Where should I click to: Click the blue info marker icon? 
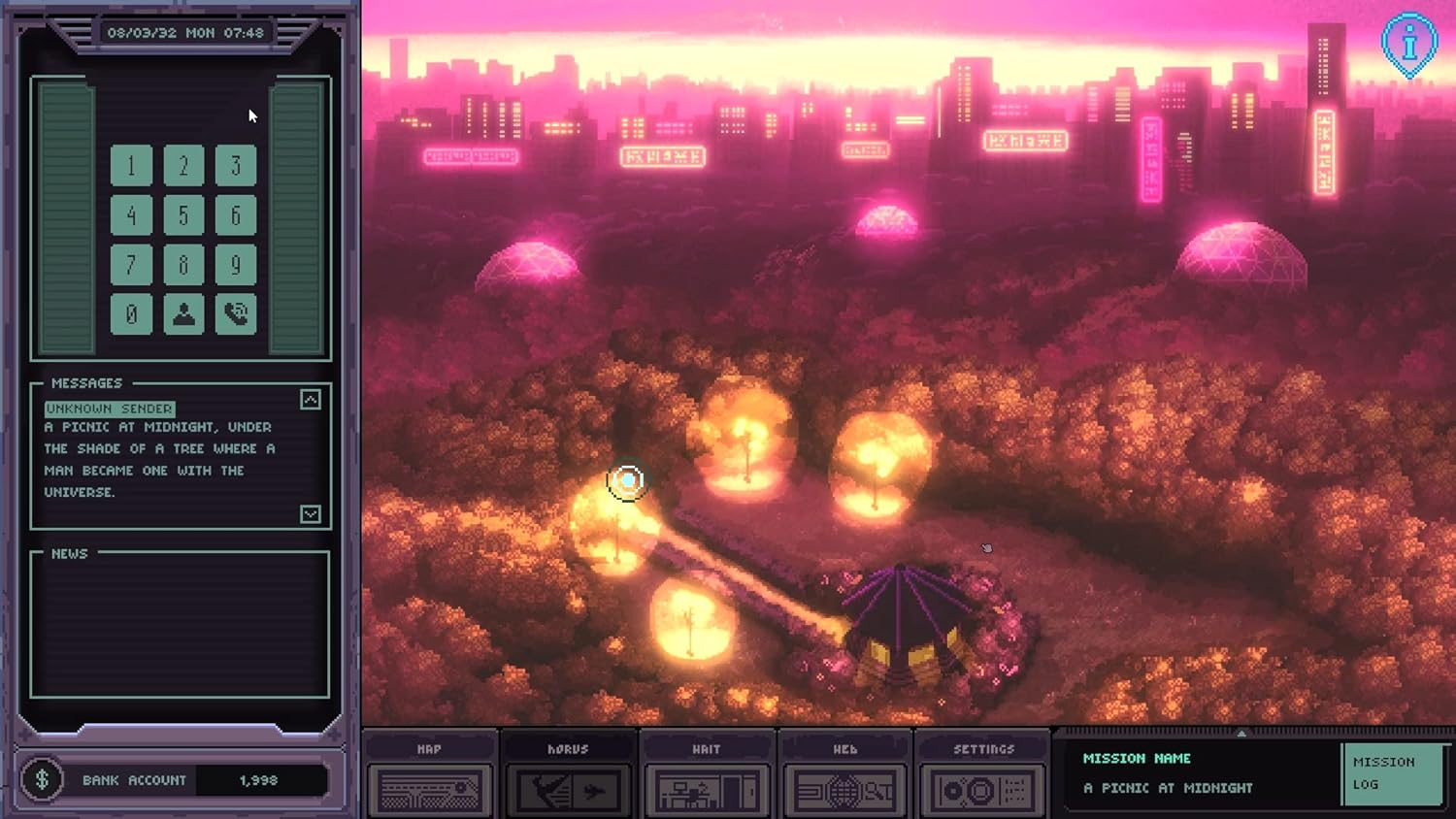(x=1408, y=43)
